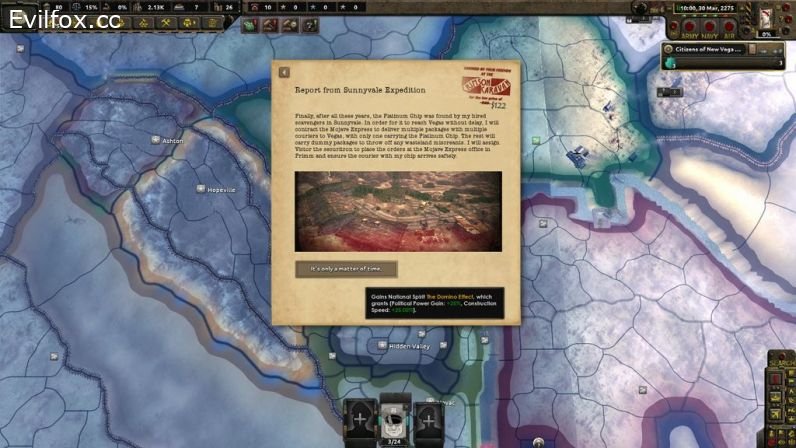Screen dimensions: 796x448
Task: Click the event popup's back arrow
Action: point(284,72)
